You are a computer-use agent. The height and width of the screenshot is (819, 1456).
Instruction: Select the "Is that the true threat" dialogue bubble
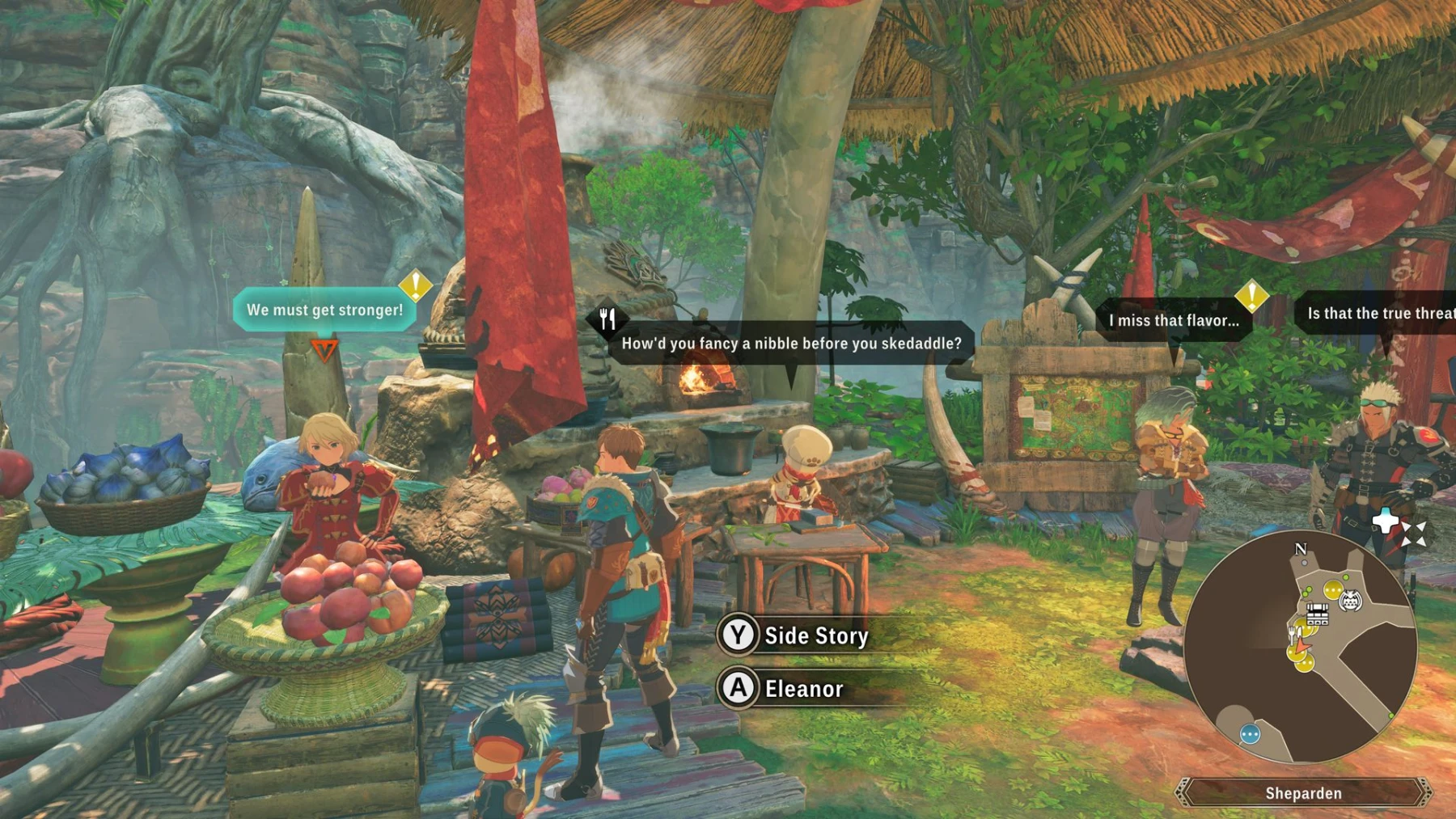(1378, 314)
